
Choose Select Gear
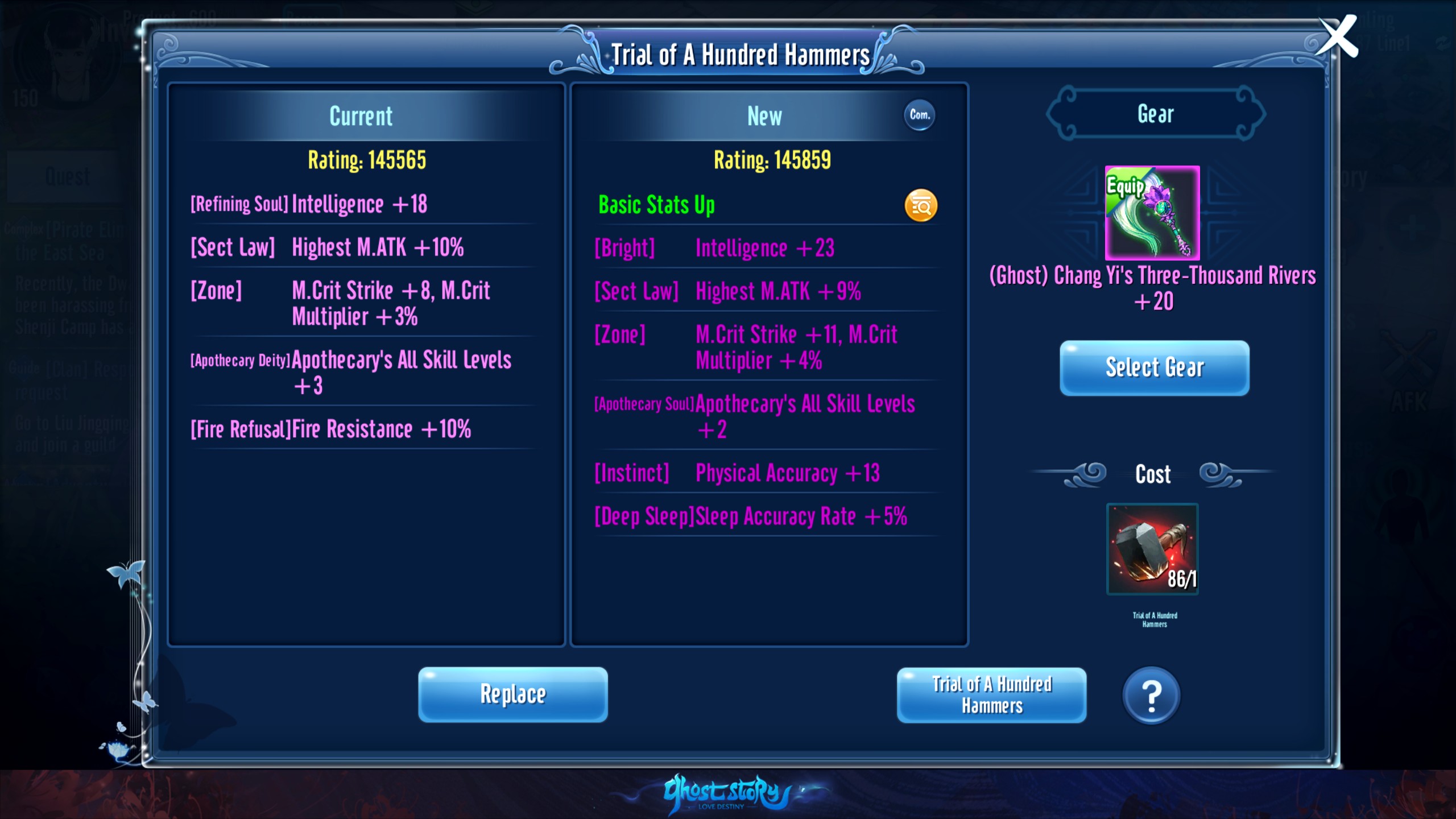click(1154, 367)
